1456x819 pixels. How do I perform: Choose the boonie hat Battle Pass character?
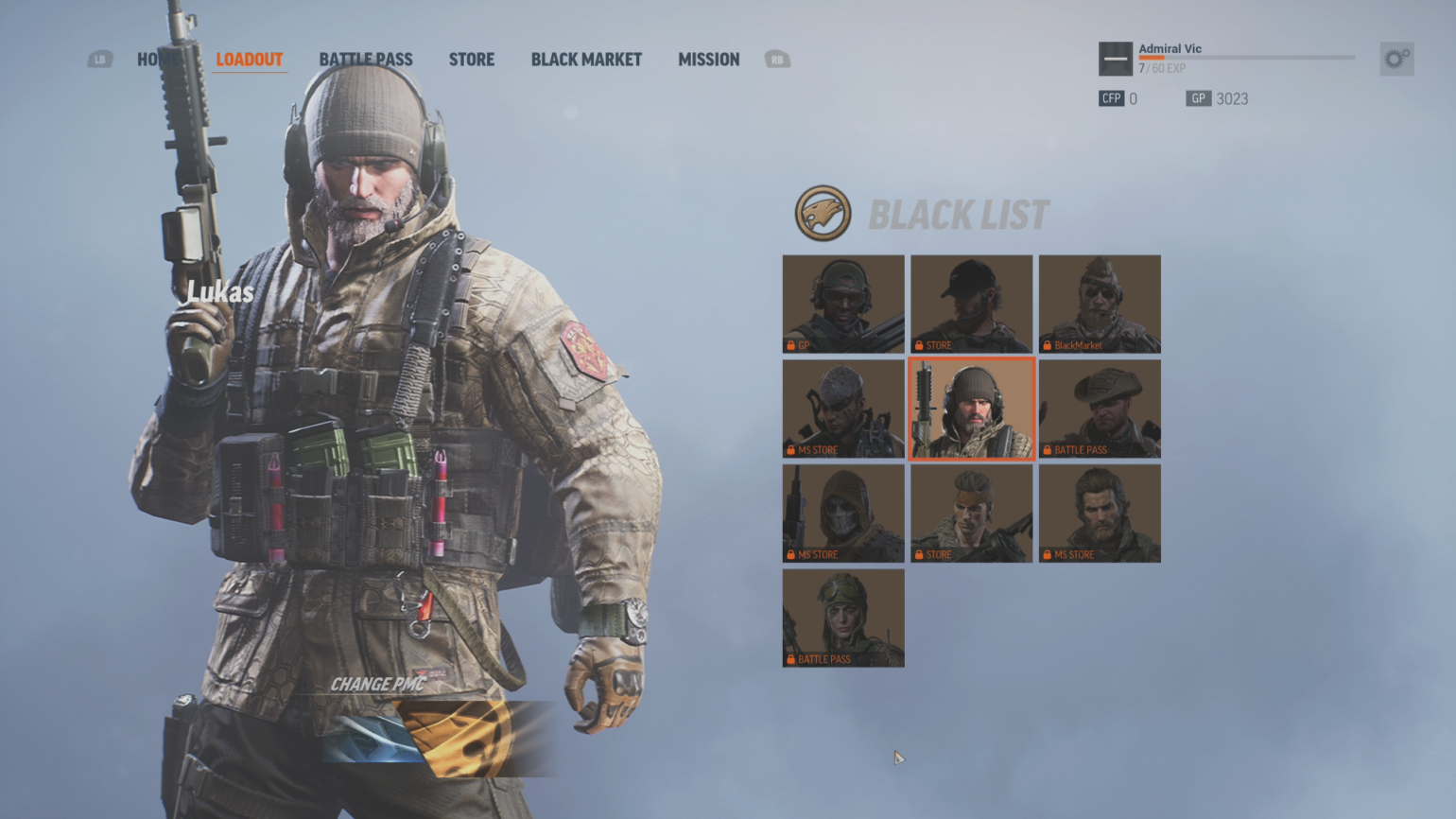pyautogui.click(x=1100, y=409)
